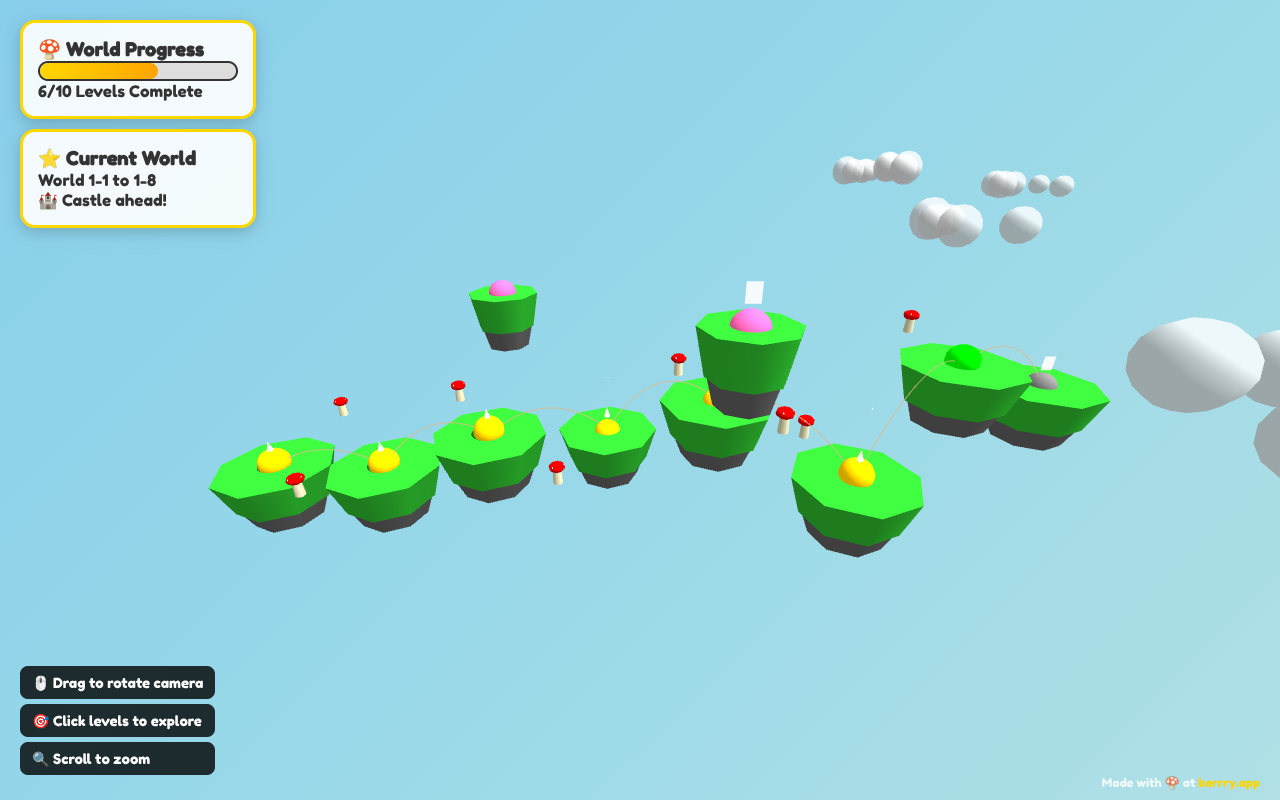
Task: Click the Click levels to explore hint button
Action: pos(117,720)
